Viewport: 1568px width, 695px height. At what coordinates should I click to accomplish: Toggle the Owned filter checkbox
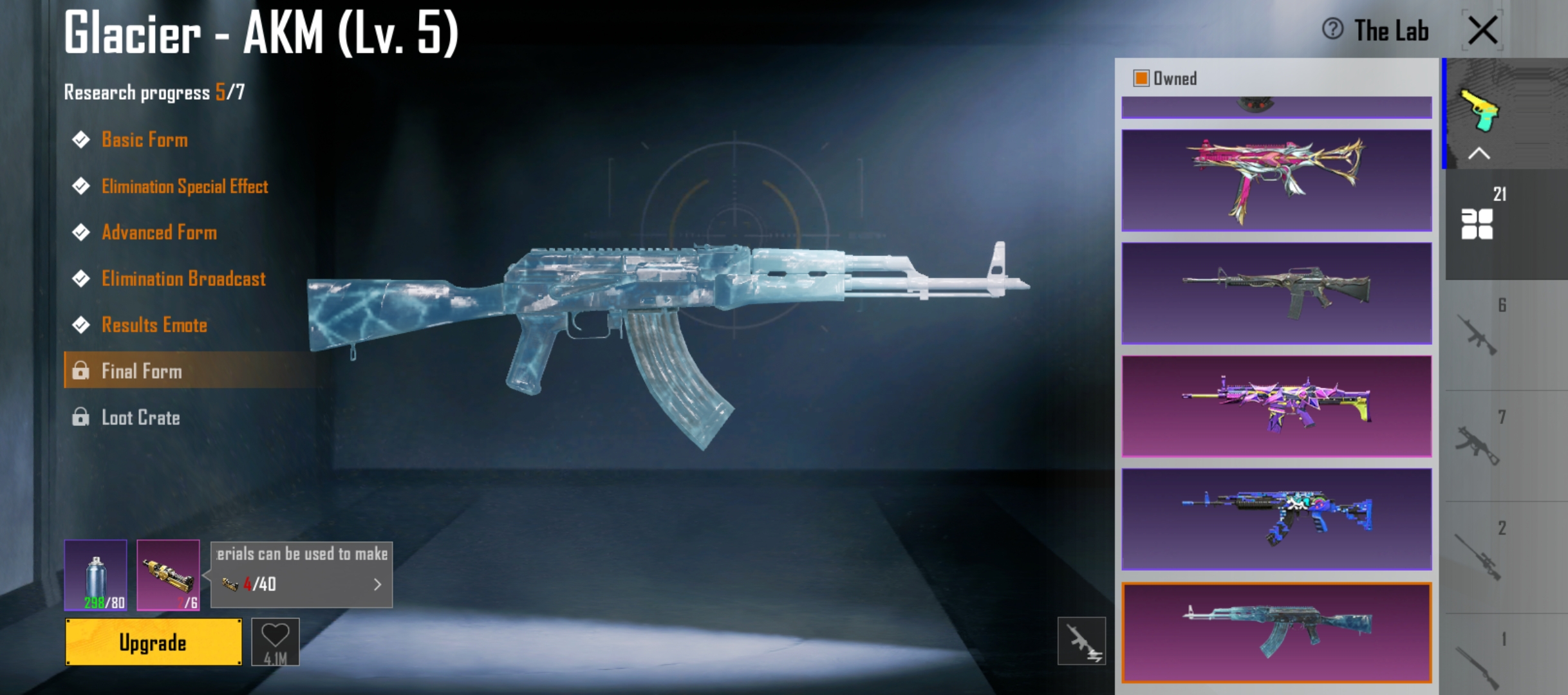[1141, 79]
